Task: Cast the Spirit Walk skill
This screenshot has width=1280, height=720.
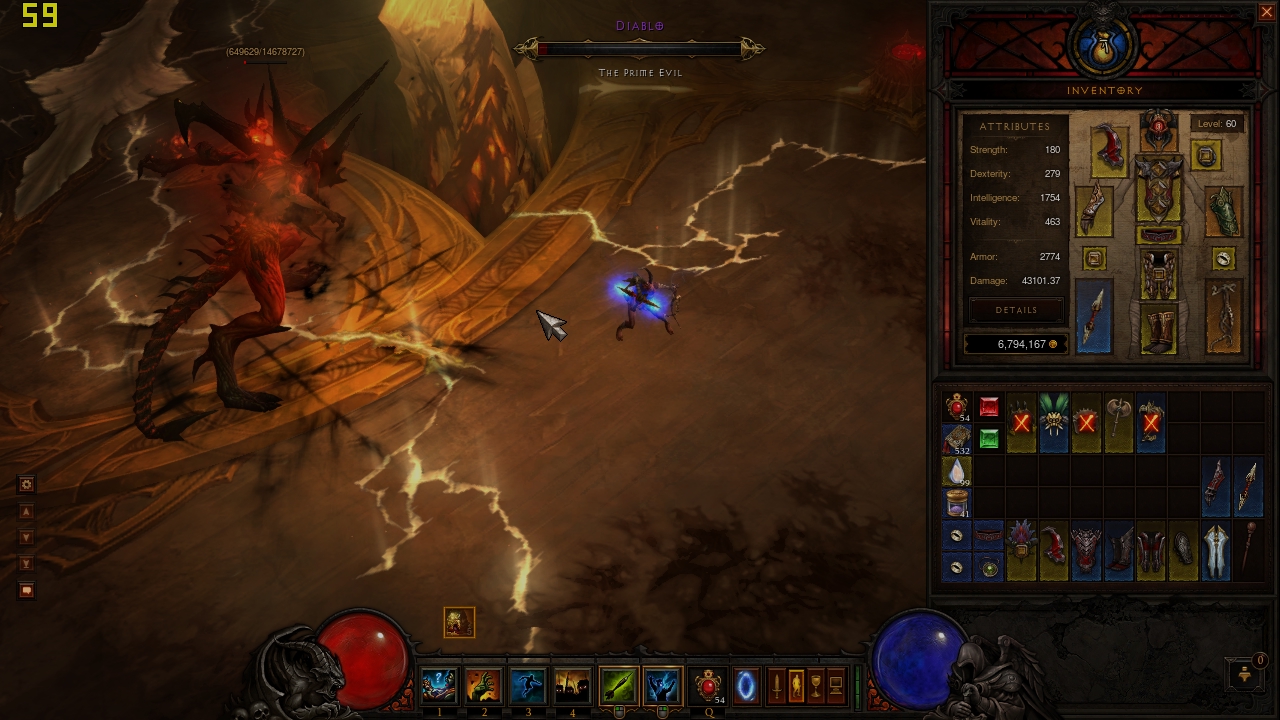Action: 528,686
